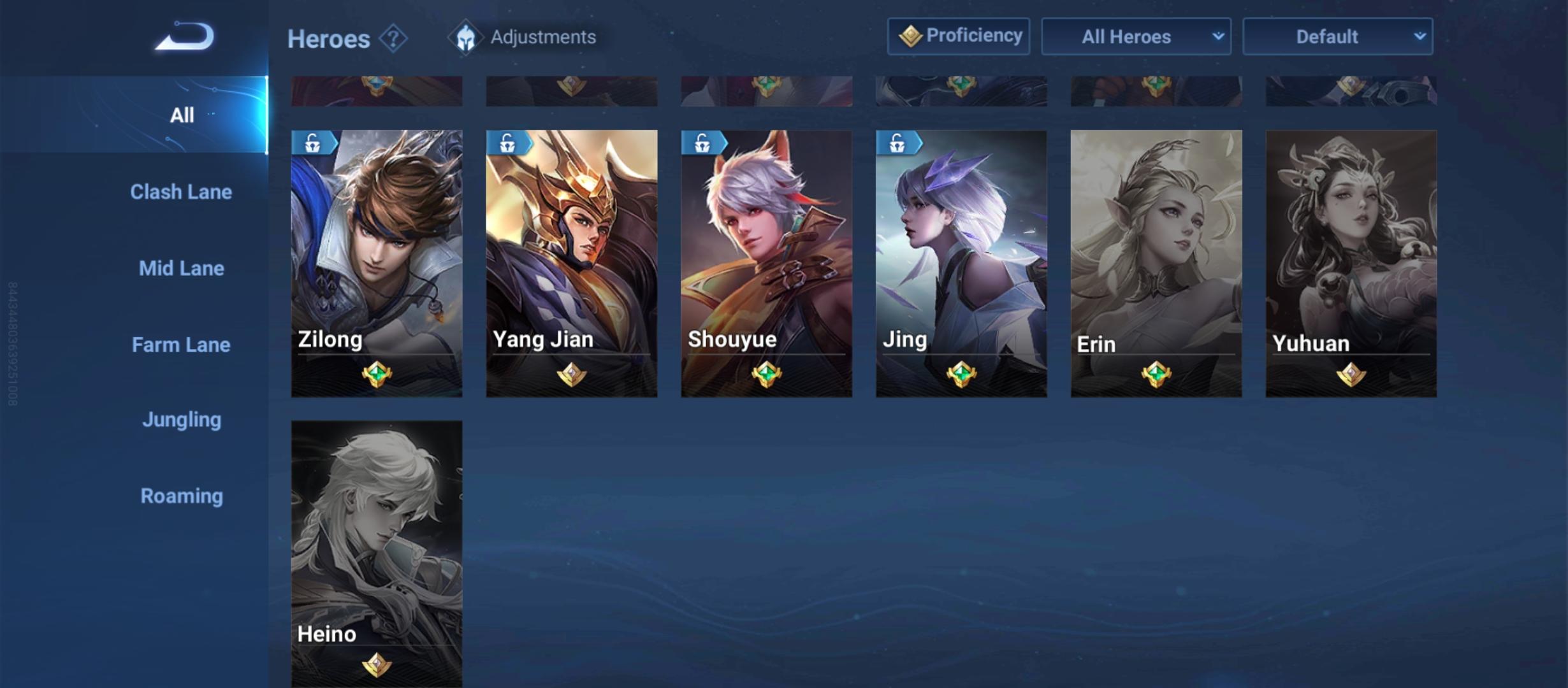Show Roaming heroes

182,496
